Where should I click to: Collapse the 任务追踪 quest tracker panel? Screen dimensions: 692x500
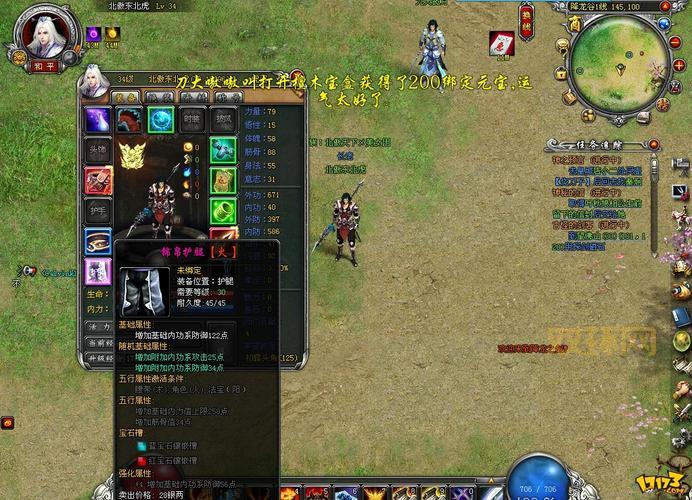[x=653, y=144]
